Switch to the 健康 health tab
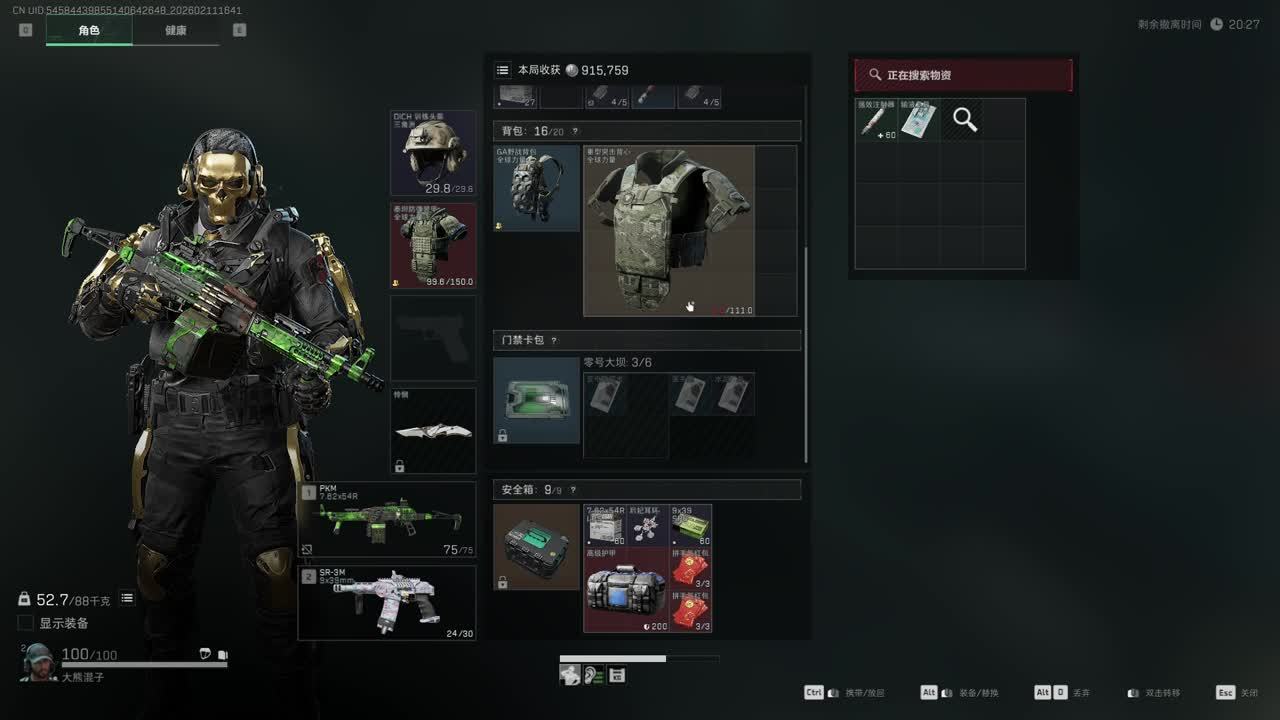Screen dimensions: 1280x720 pyautogui.click(x=176, y=30)
